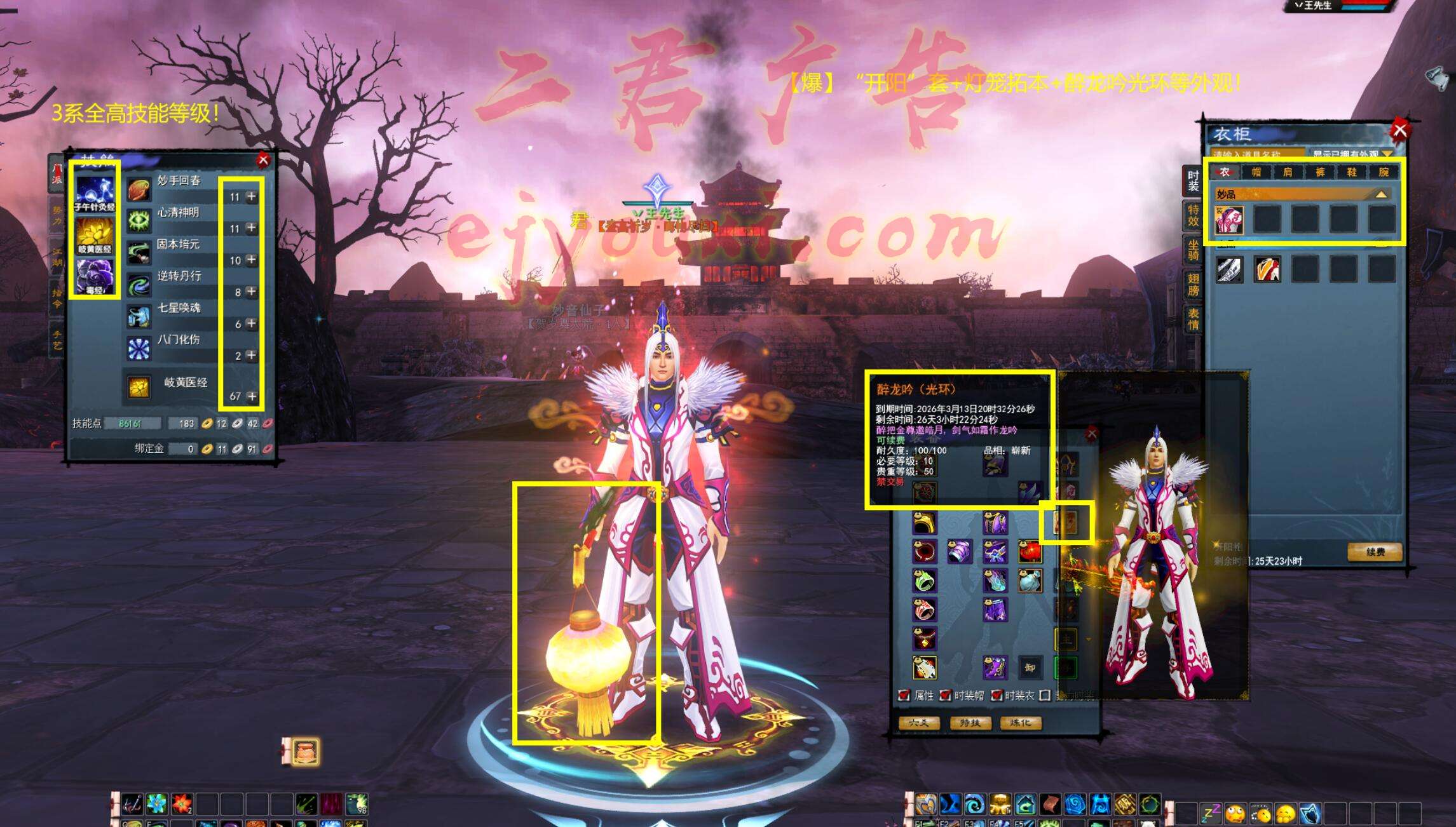Image resolution: width=1456 pixels, height=827 pixels.
Task: Close the 衣柜 wardrobe window
Action: click(1399, 130)
